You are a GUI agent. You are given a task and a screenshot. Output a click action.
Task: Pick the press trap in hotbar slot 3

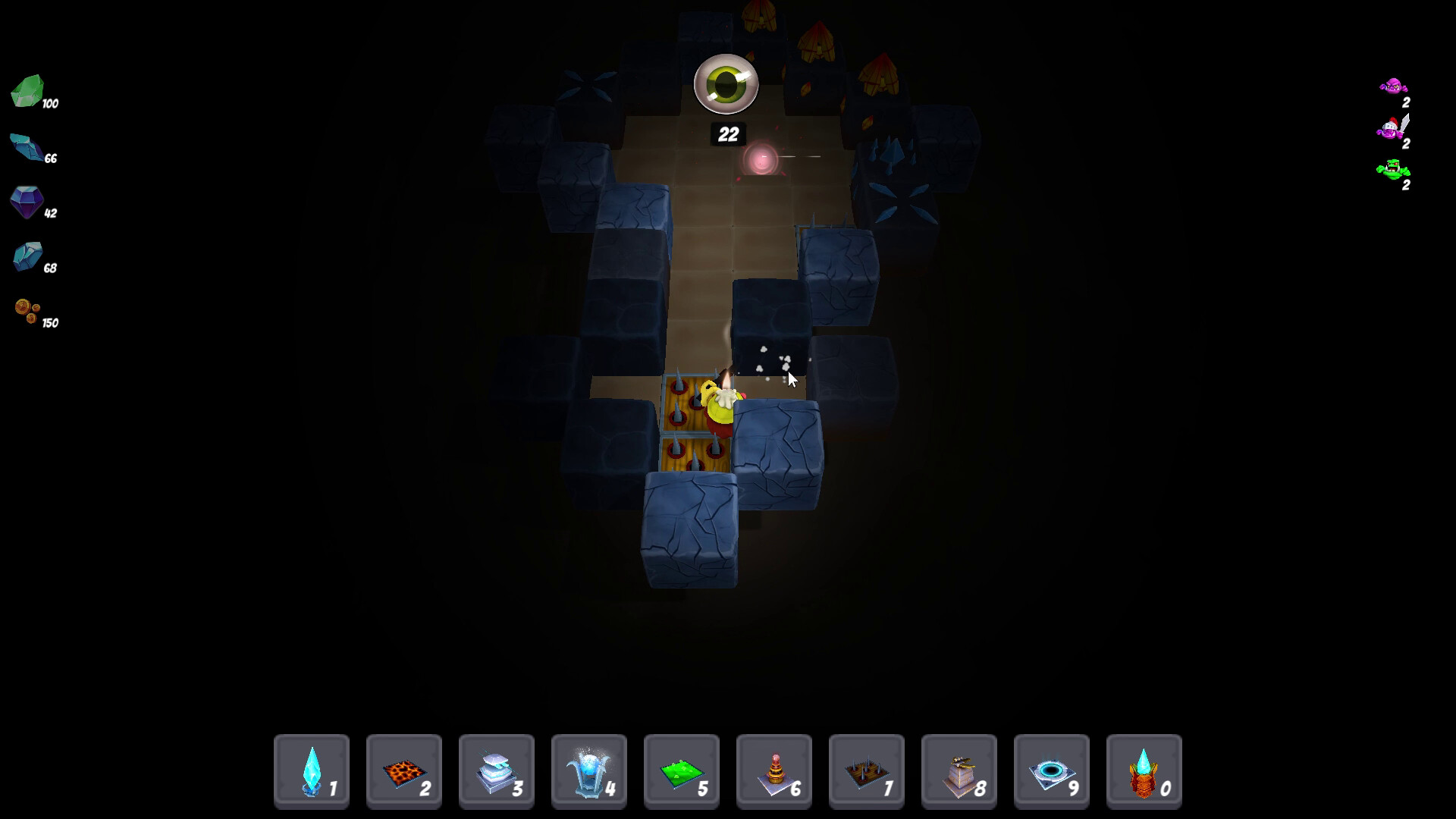(496, 770)
